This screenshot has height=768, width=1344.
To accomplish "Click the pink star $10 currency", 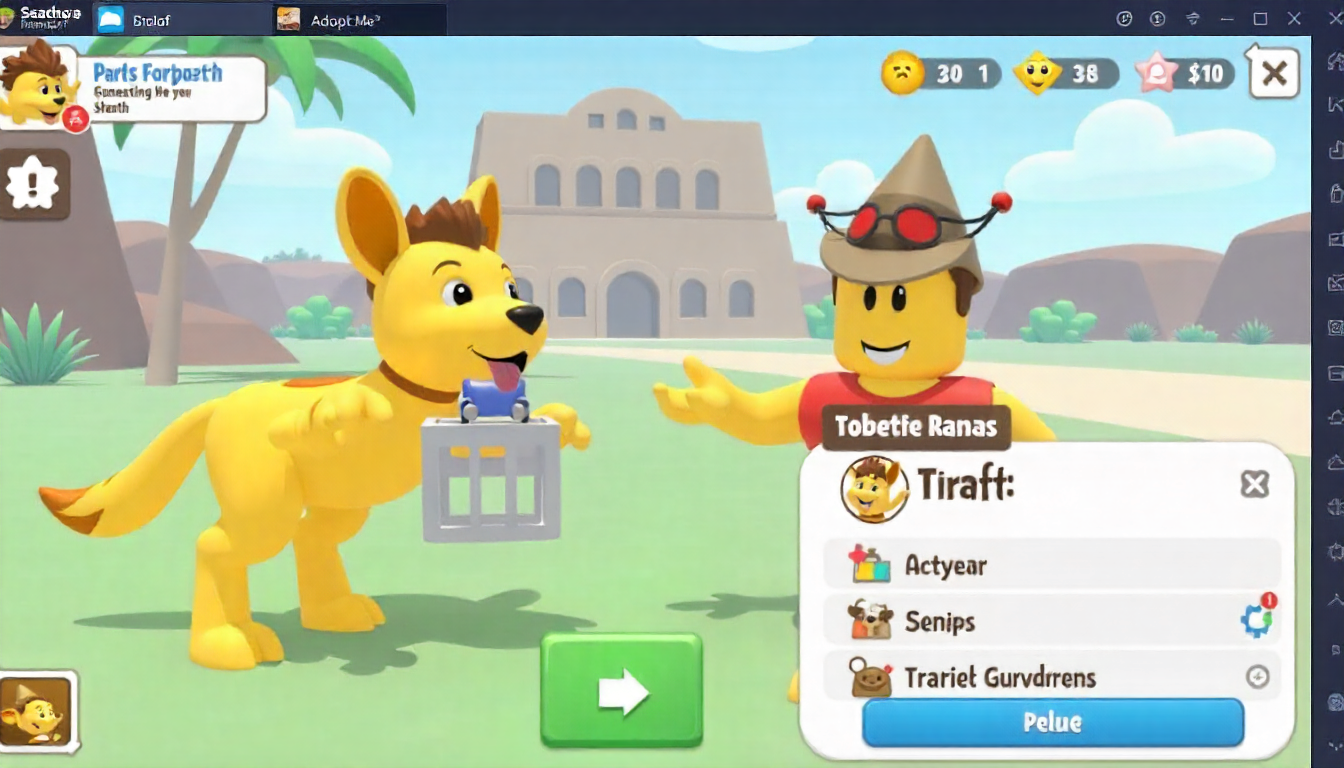I will tap(1184, 73).
